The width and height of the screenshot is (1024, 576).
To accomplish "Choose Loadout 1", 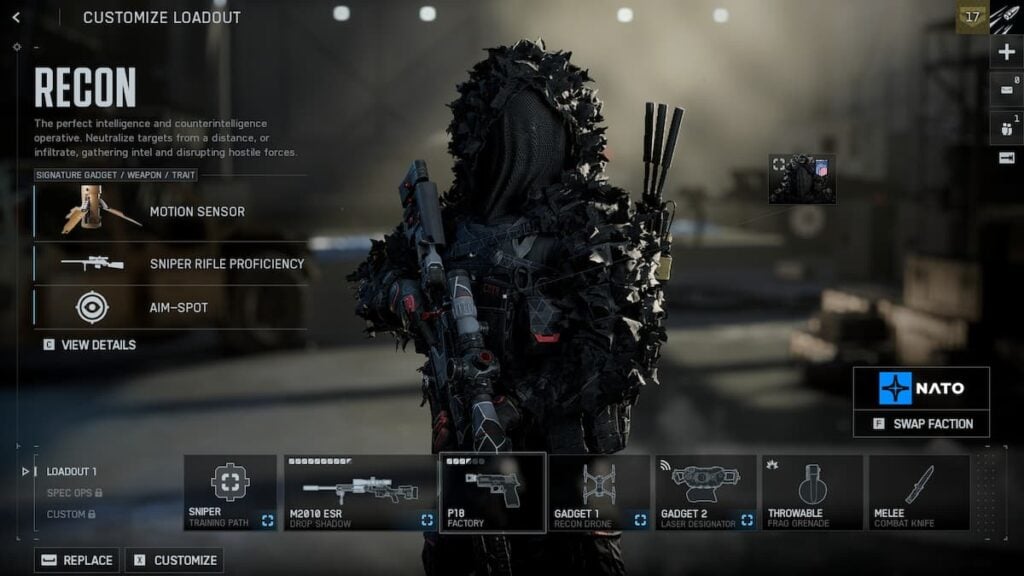I will click(x=71, y=471).
